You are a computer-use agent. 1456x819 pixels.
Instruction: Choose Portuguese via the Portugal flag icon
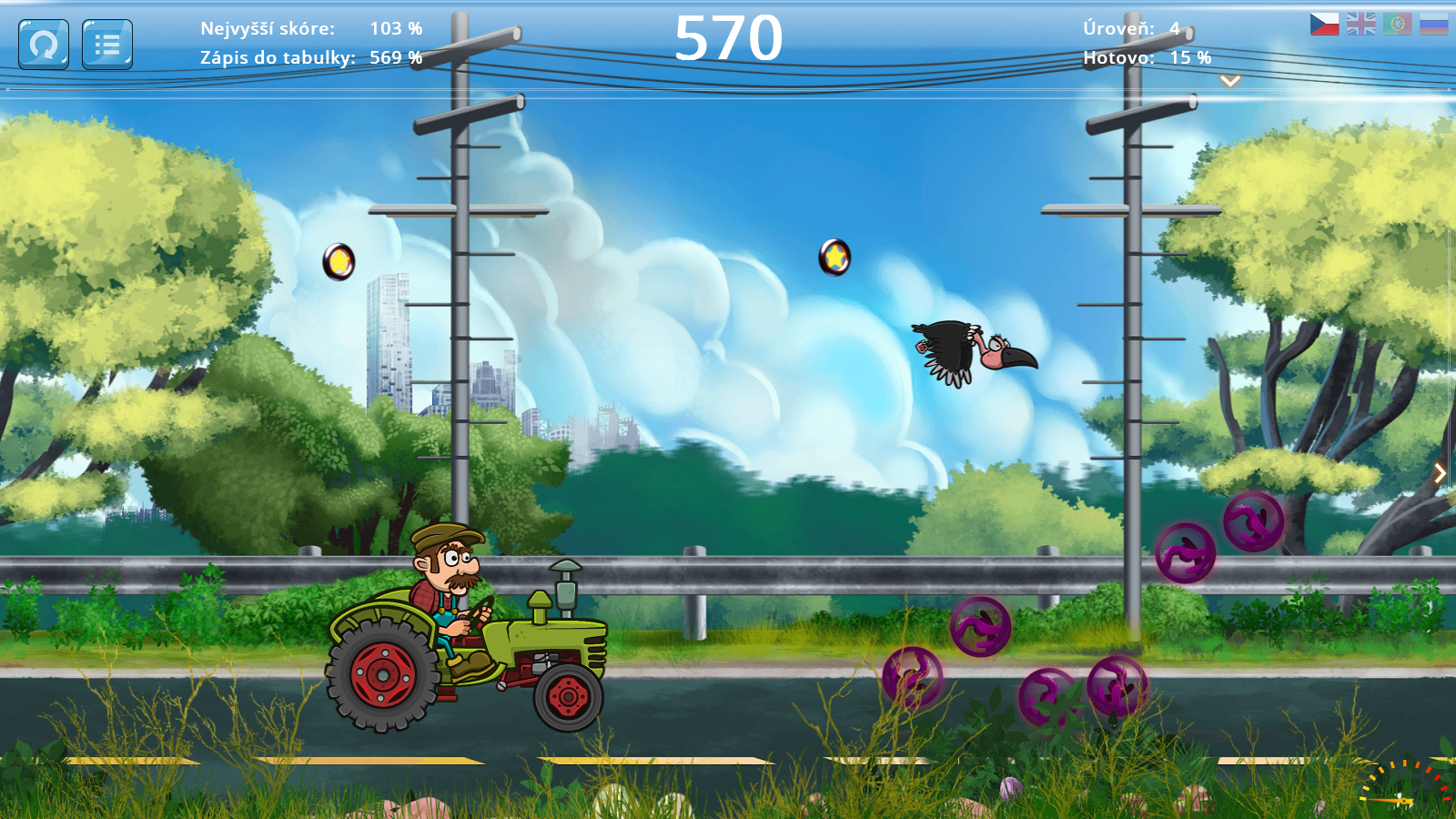(x=1399, y=24)
